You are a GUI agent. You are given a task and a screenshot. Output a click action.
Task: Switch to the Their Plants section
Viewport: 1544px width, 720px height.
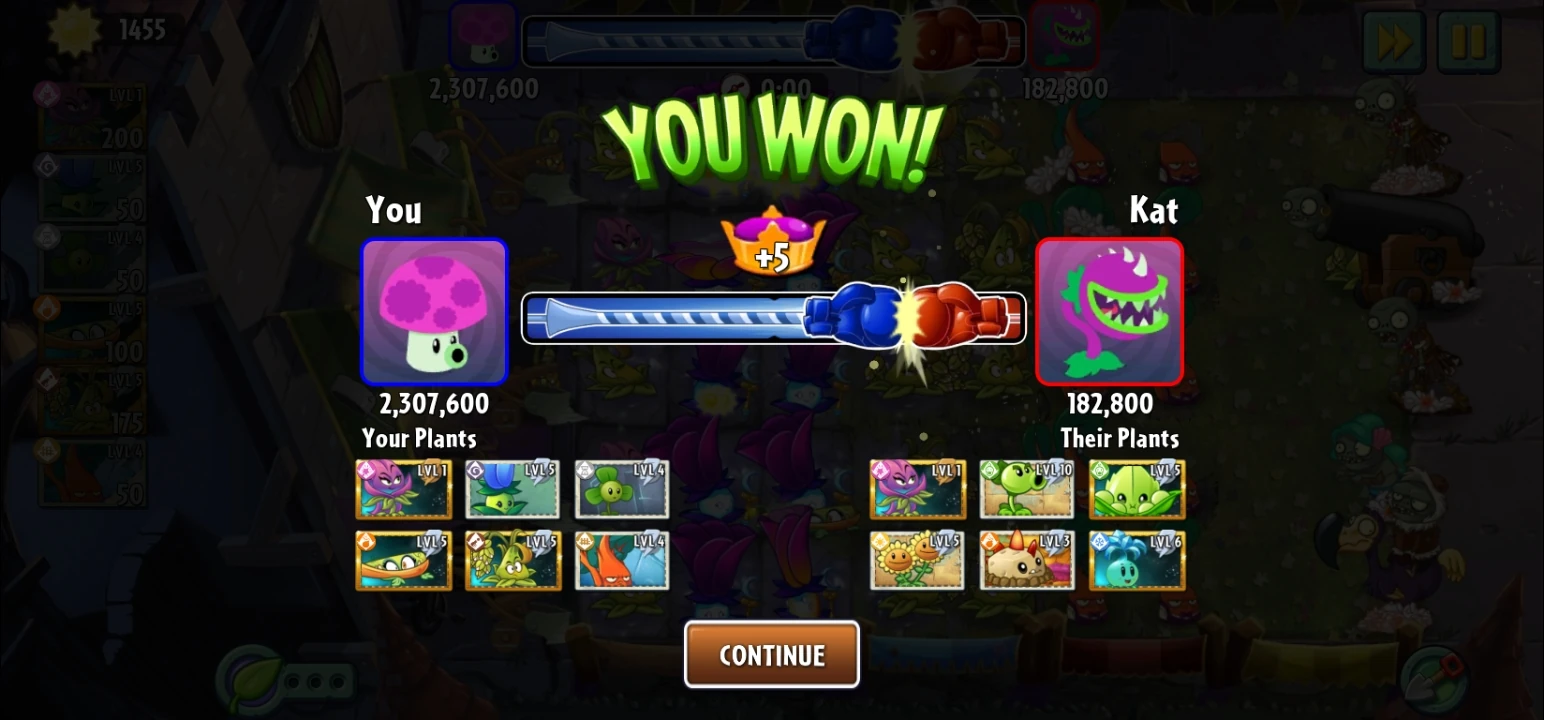[1121, 437]
